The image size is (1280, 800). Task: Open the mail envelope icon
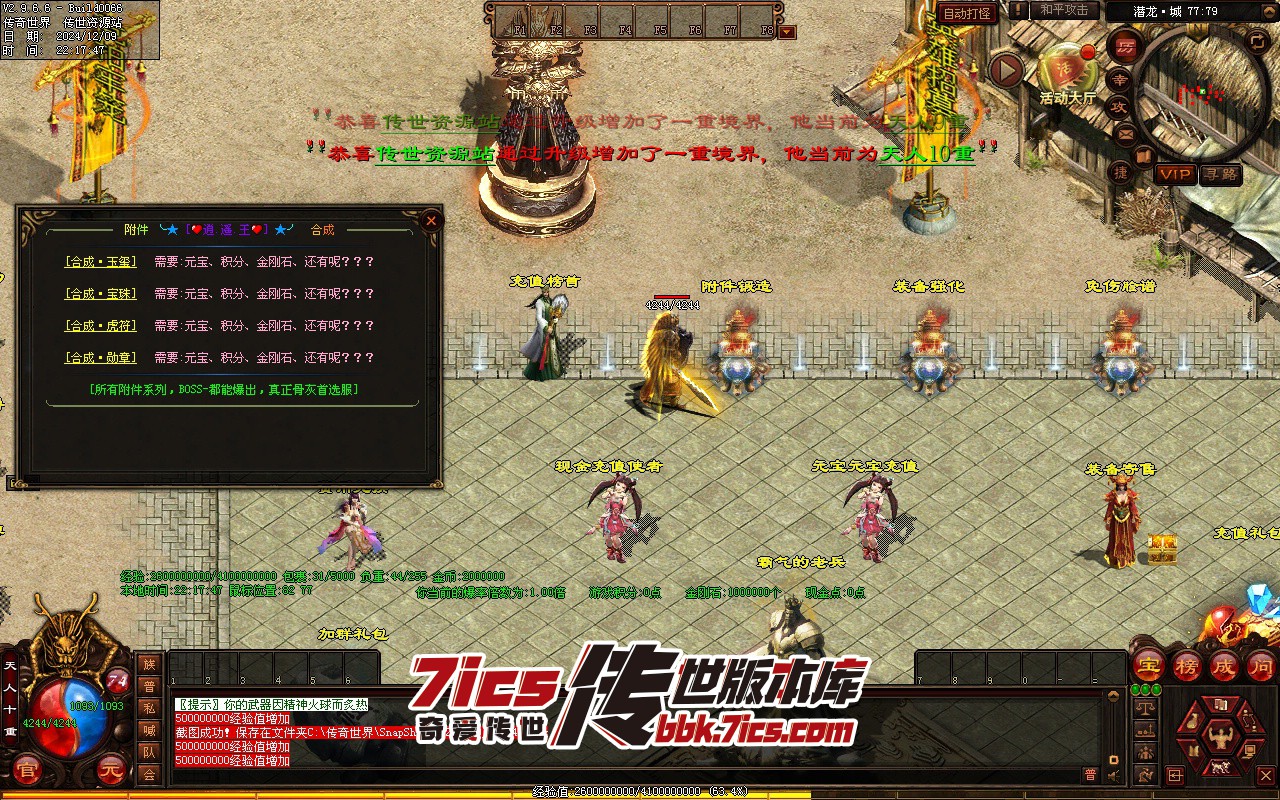click(1126, 133)
